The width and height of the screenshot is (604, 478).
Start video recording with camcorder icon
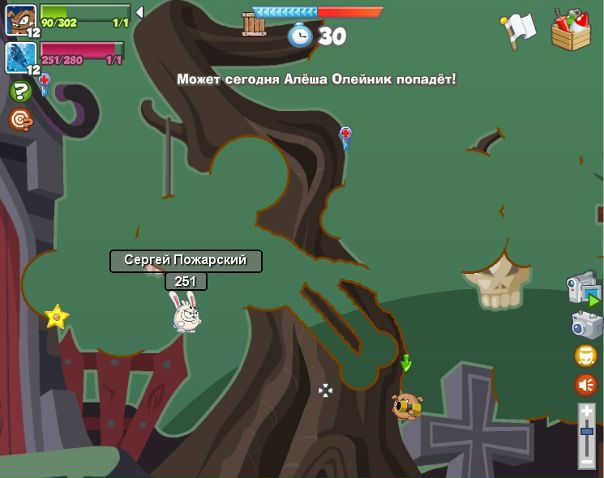click(x=583, y=288)
